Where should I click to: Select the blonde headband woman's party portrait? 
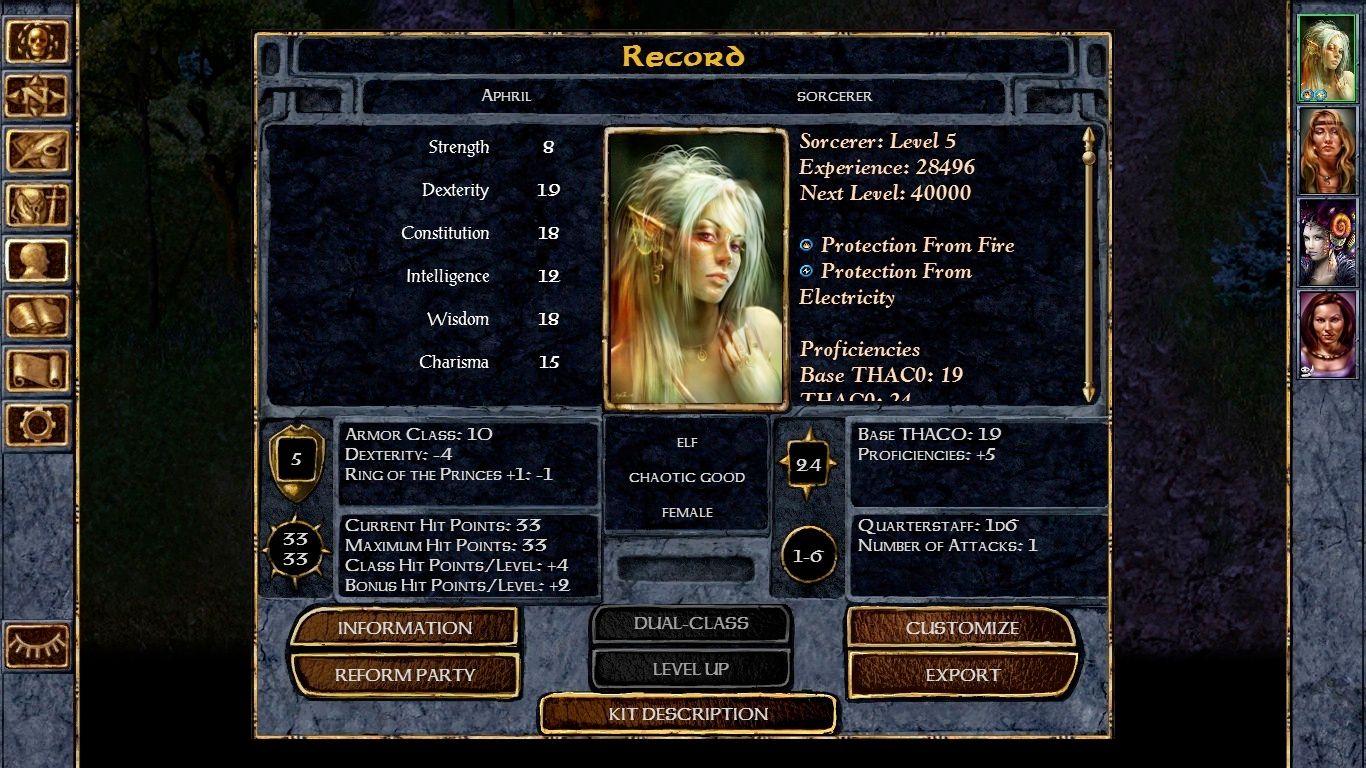coord(1327,151)
